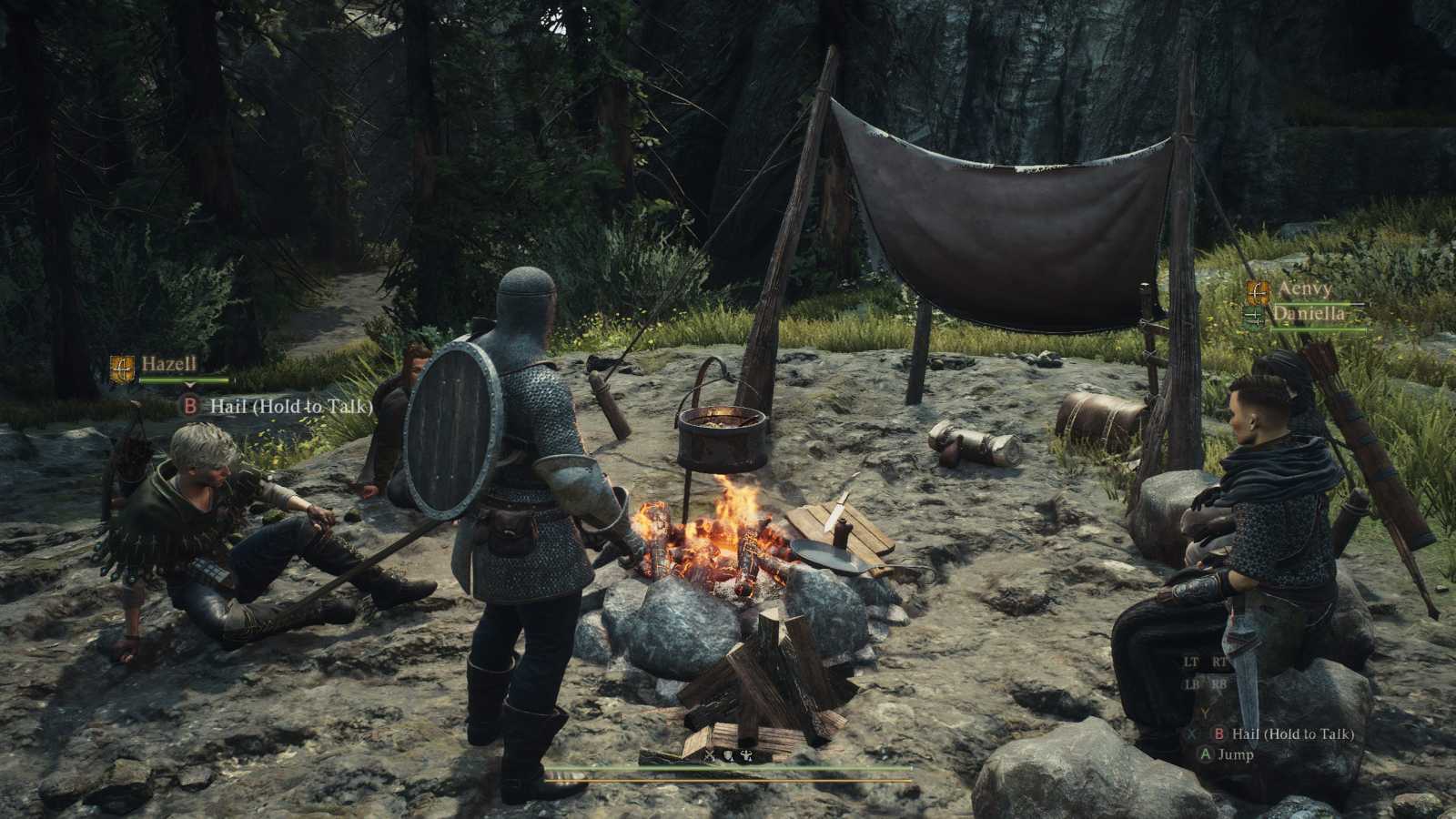Click the RT trigger prompt icon
Image resolution: width=1456 pixels, height=819 pixels.
point(1219,662)
